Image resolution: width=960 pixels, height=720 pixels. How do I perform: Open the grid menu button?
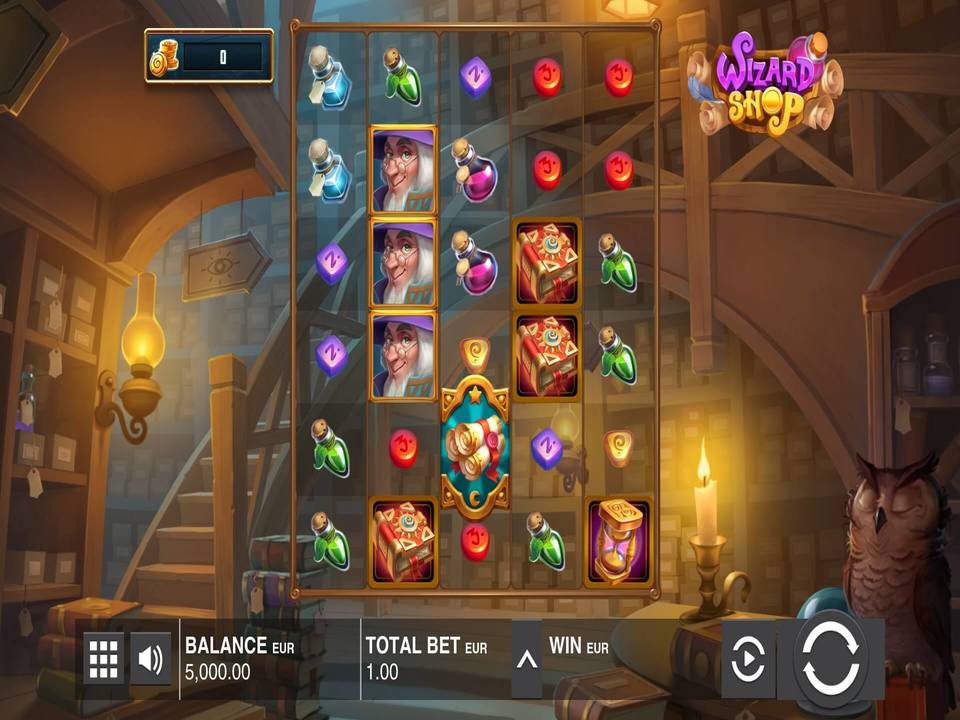(x=104, y=658)
